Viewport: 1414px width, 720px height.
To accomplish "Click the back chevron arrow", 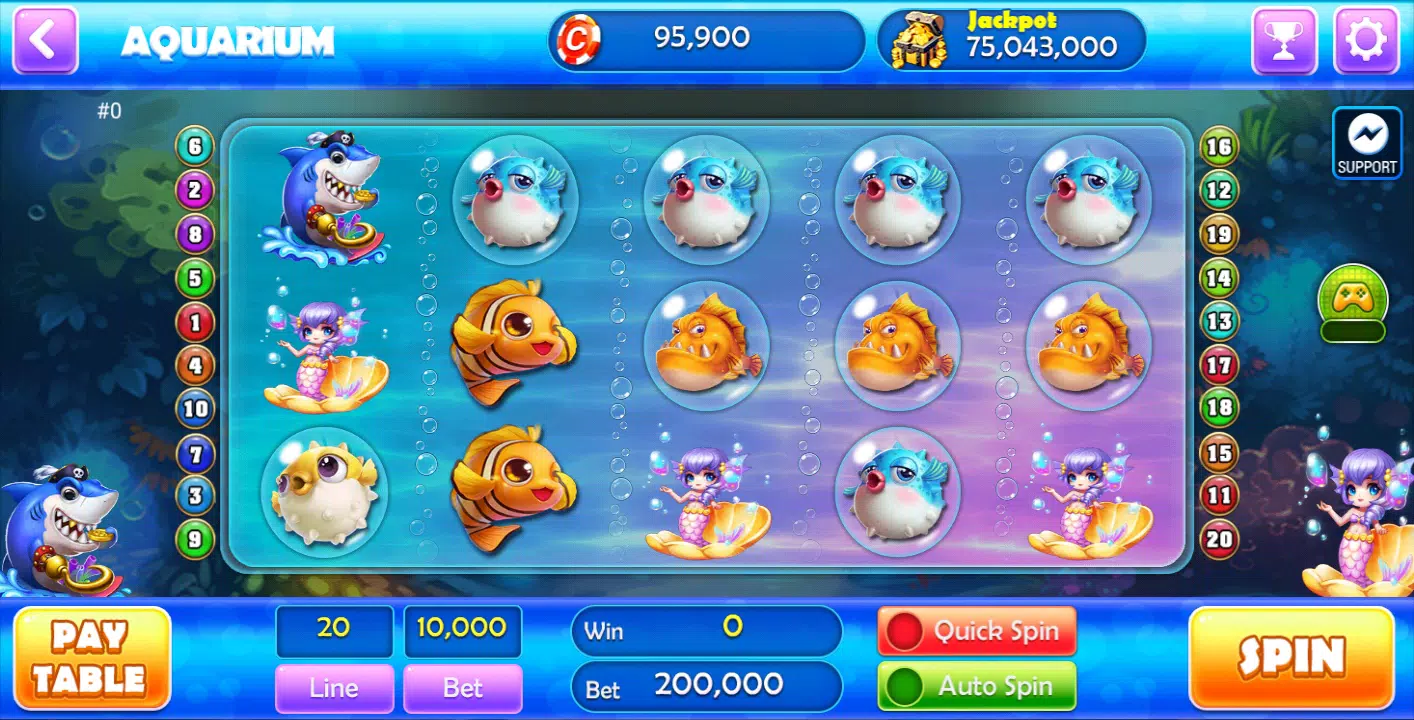I will point(44,40).
